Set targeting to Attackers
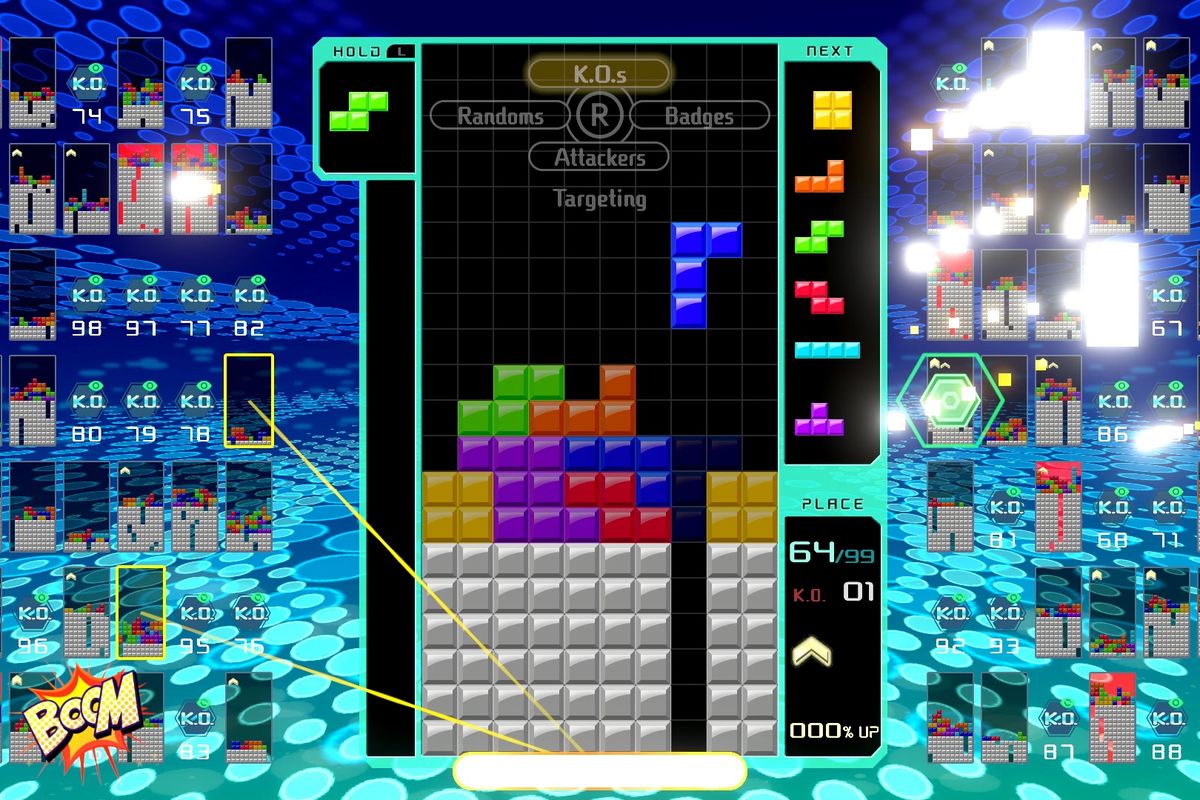The image size is (1200, 800). (x=598, y=157)
